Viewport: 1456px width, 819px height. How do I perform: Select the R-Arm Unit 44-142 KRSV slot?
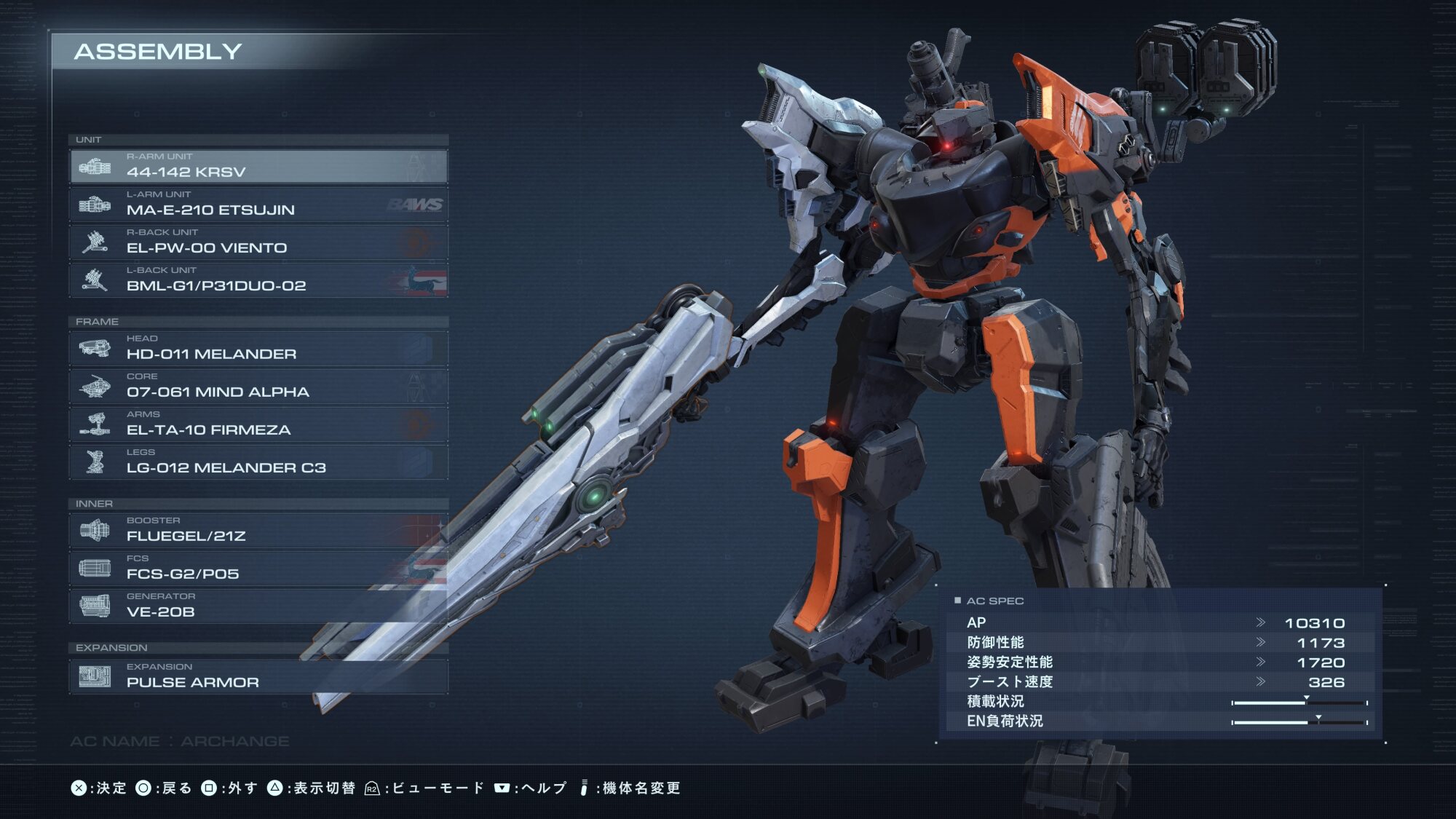(258, 167)
